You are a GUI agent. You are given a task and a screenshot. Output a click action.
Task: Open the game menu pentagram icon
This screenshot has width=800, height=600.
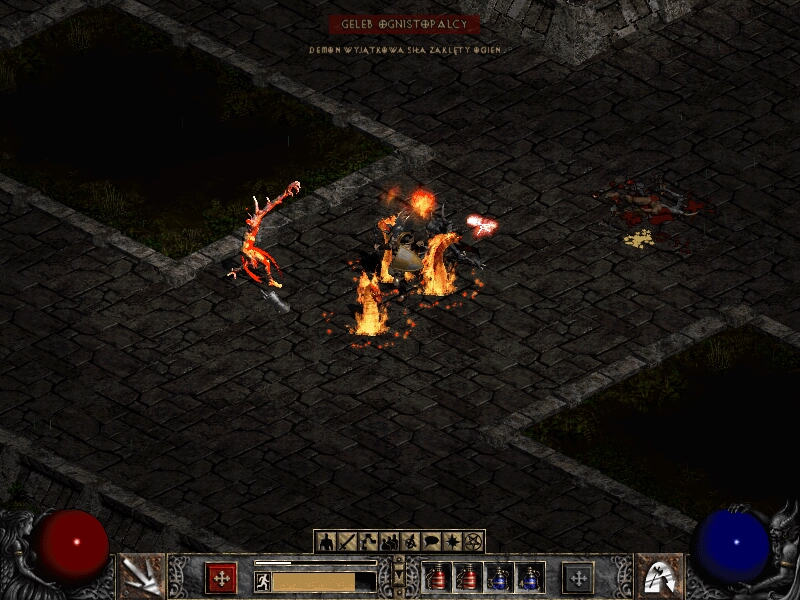(x=473, y=542)
